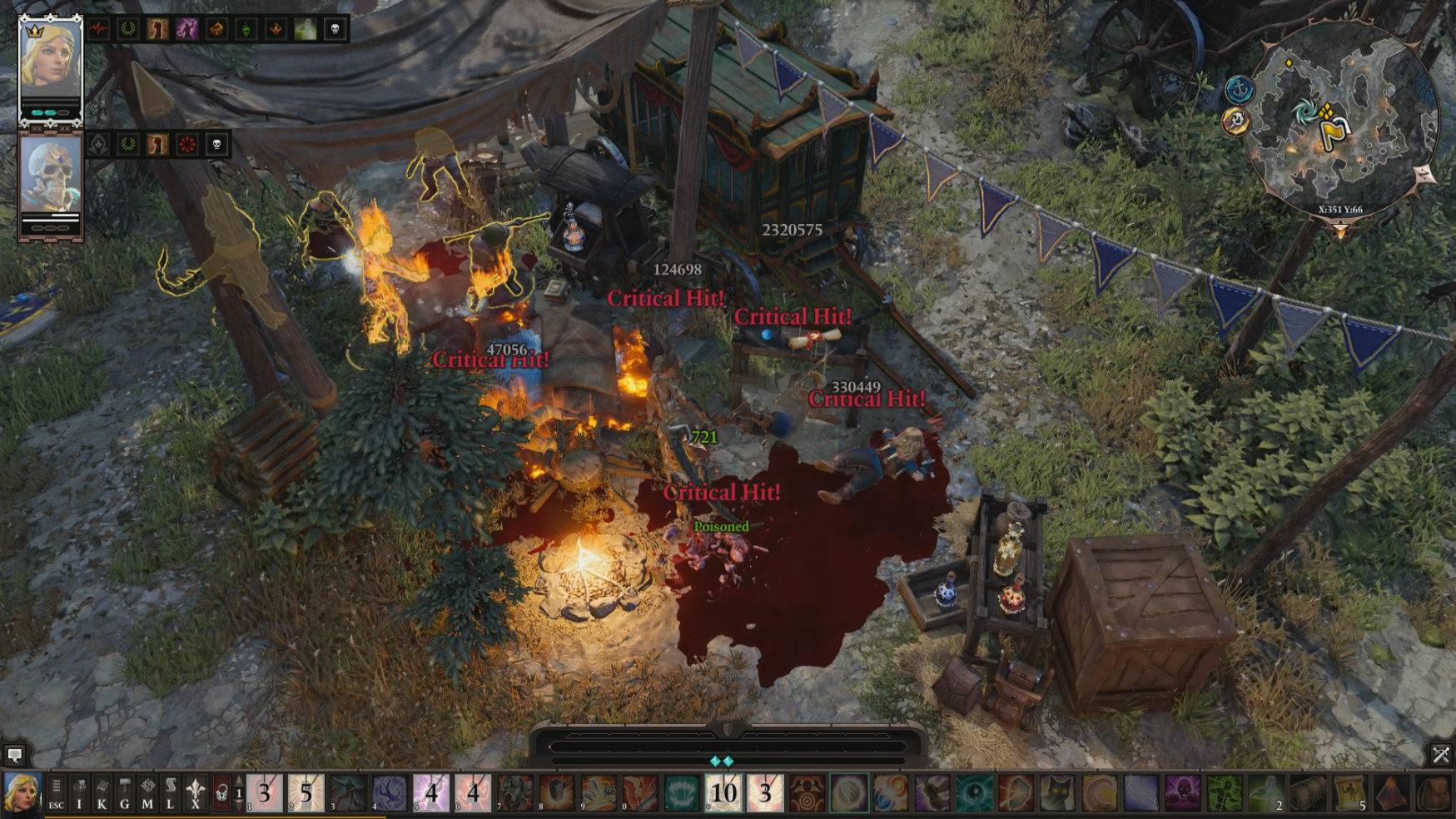Click the crossed swords button bottom right
Screen dimensions: 1456x819
(x=1440, y=755)
